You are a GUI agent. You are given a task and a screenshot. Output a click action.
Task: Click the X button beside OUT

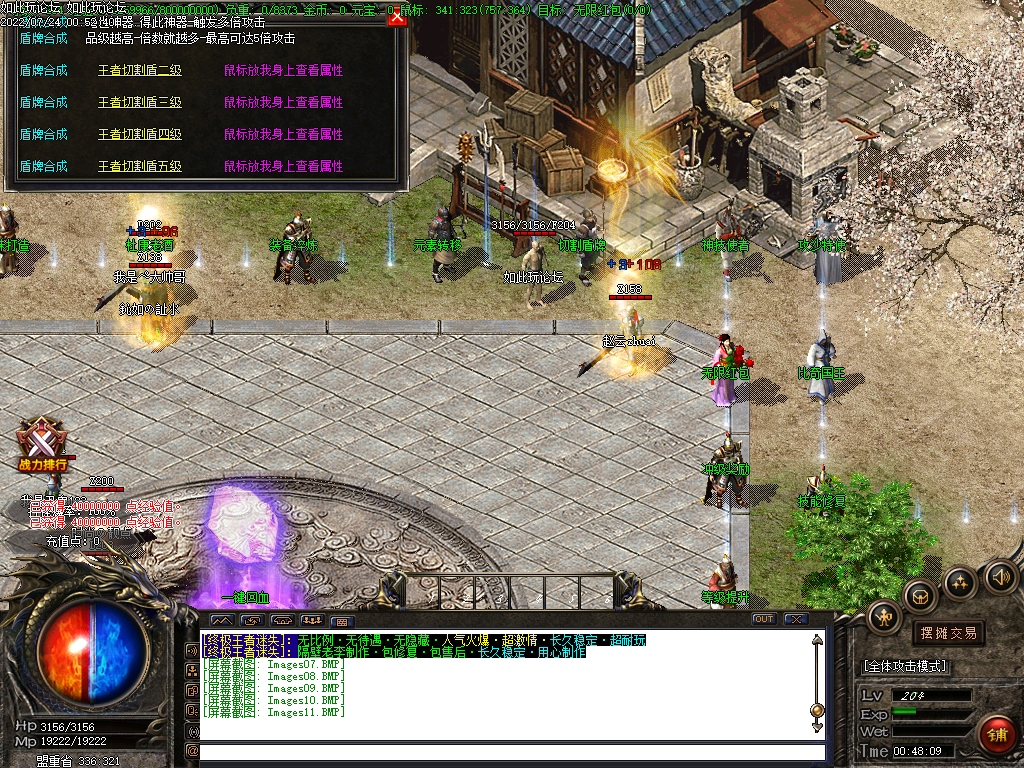[795, 619]
